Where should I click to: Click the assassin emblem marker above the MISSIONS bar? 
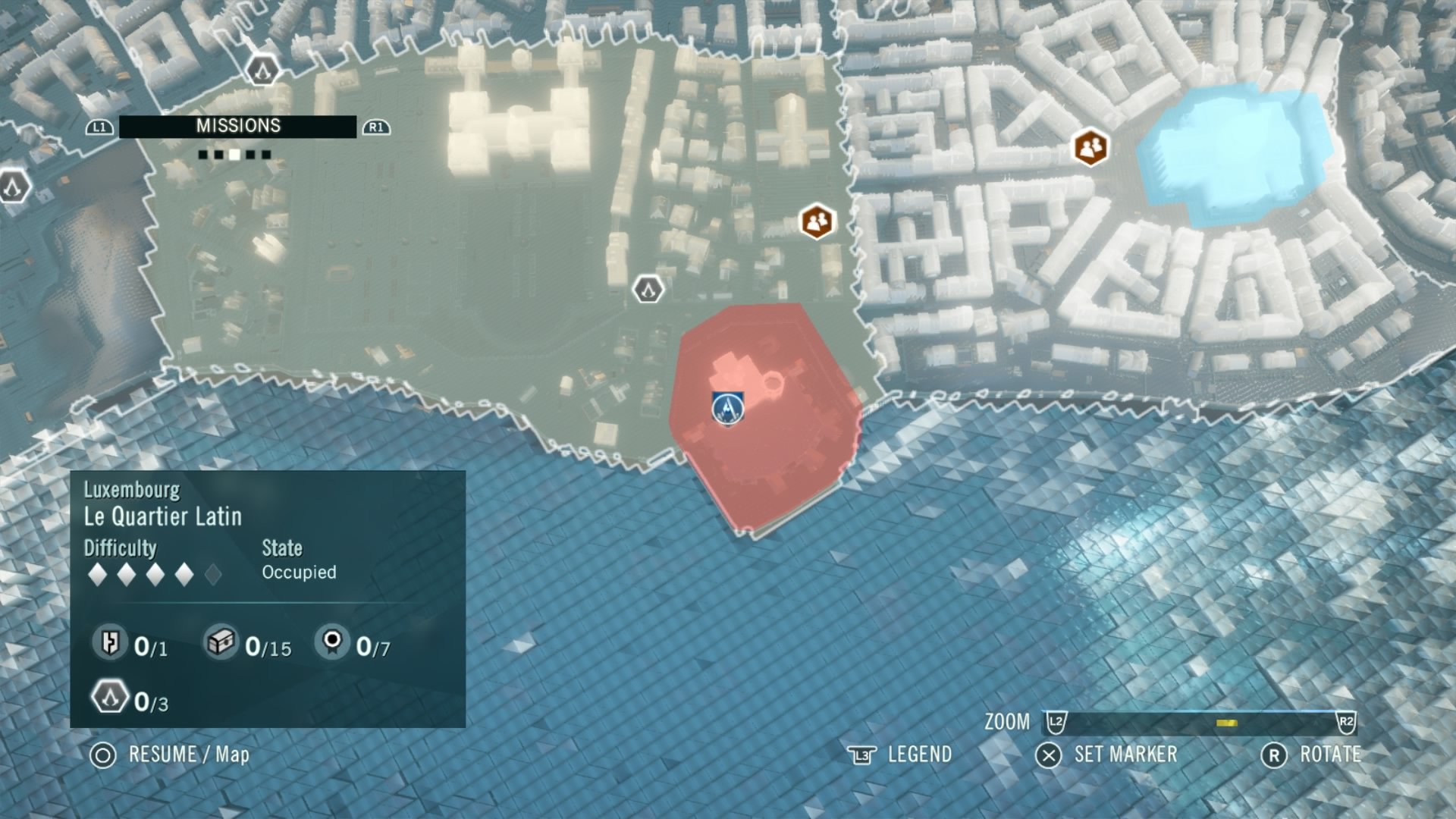[x=262, y=71]
